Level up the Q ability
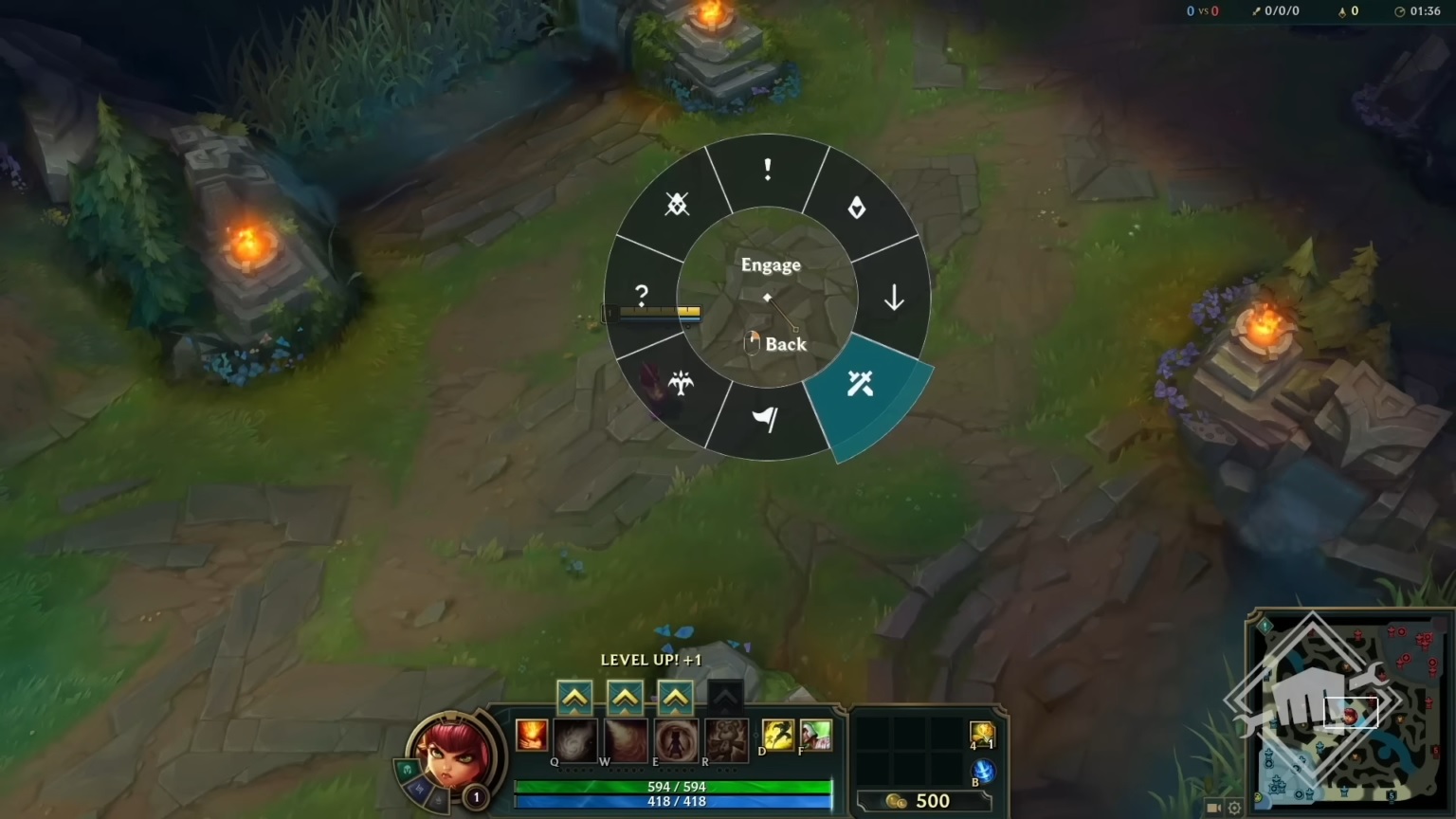This screenshot has width=1456, height=819. (x=573, y=698)
